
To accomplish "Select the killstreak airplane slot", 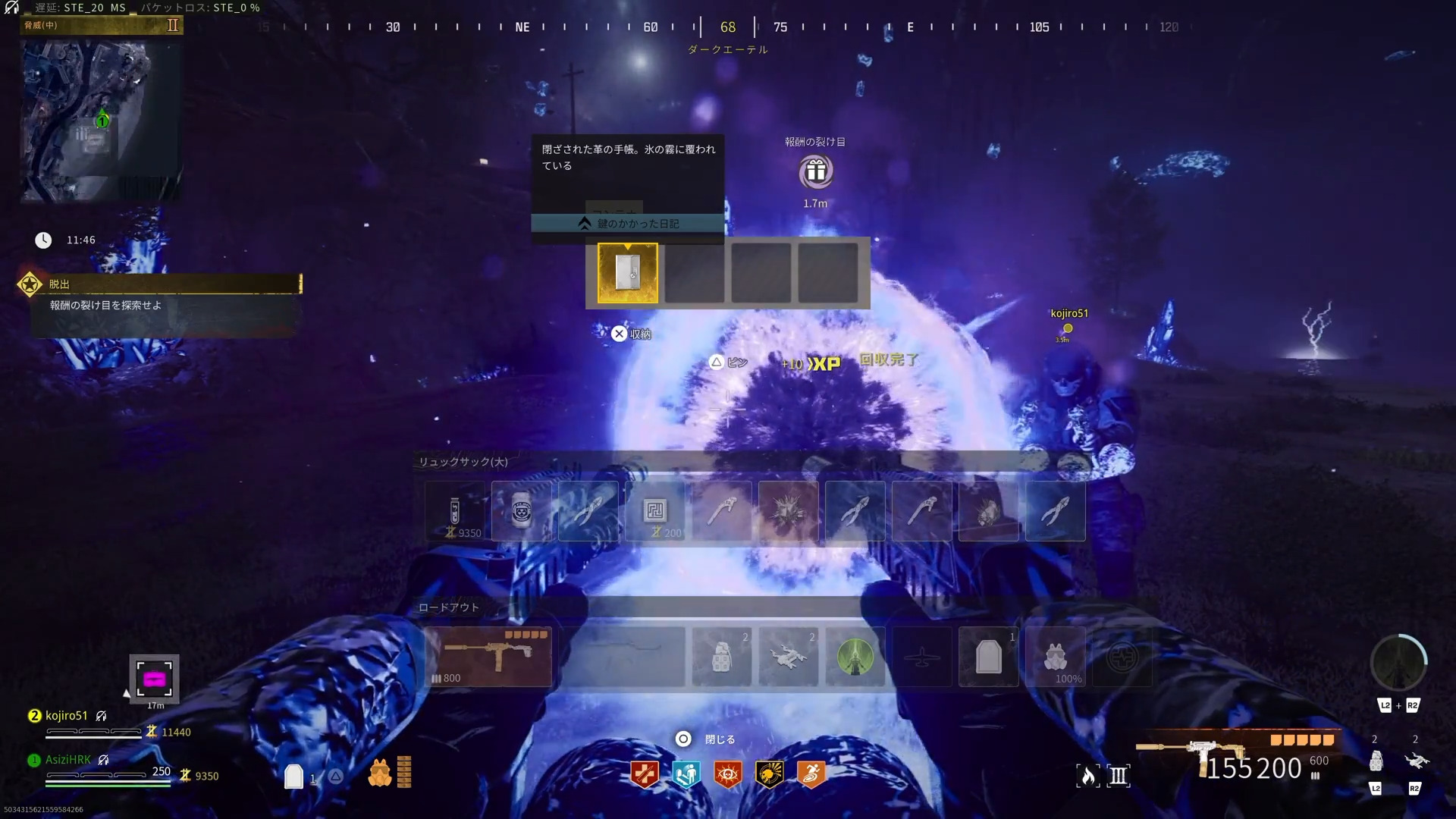I will 922,657.
